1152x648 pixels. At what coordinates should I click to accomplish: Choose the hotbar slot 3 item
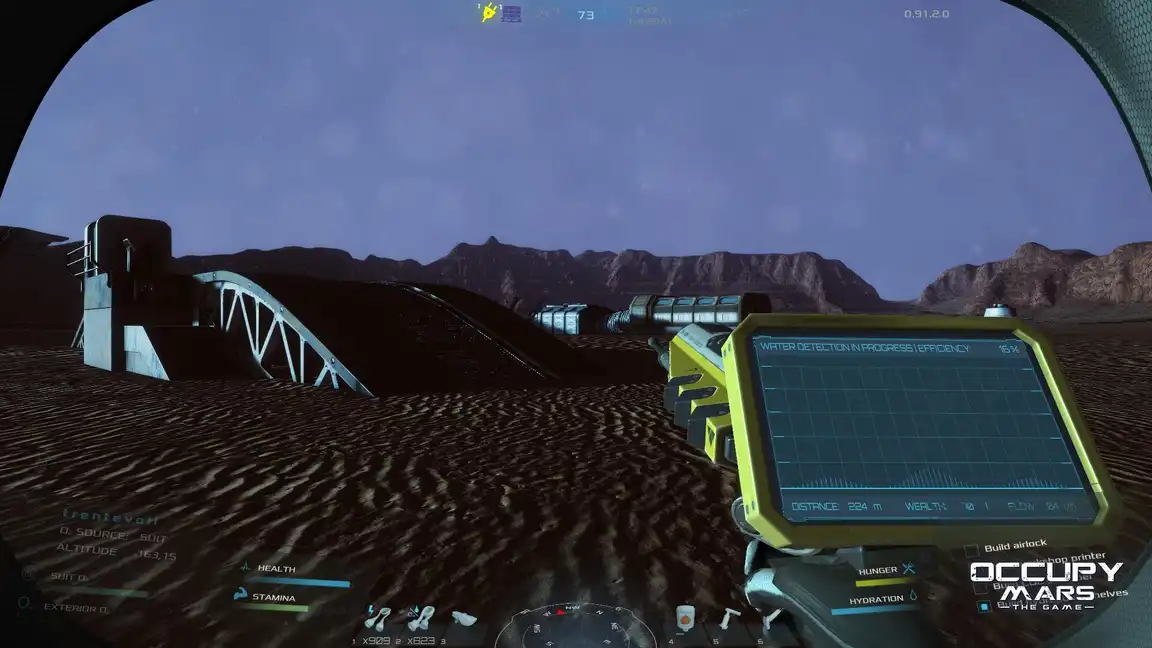tap(463, 618)
